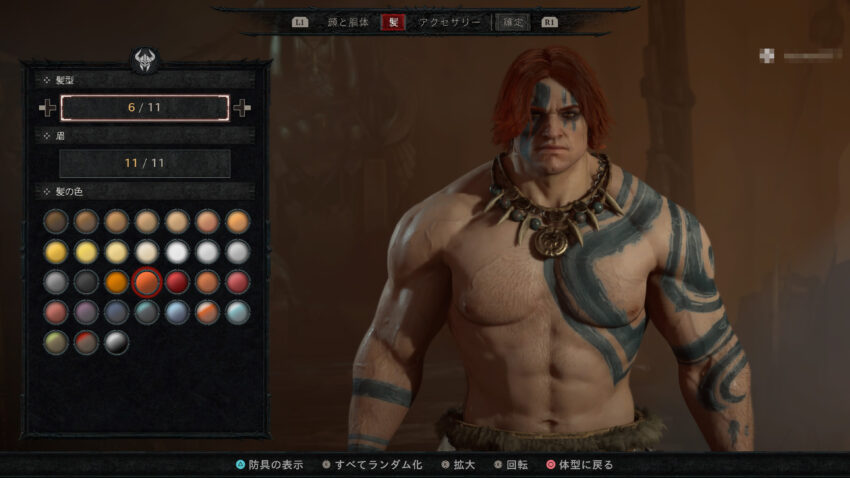Switch to the 顔と胴体 tab
This screenshot has width=850, height=478.
[348, 21]
